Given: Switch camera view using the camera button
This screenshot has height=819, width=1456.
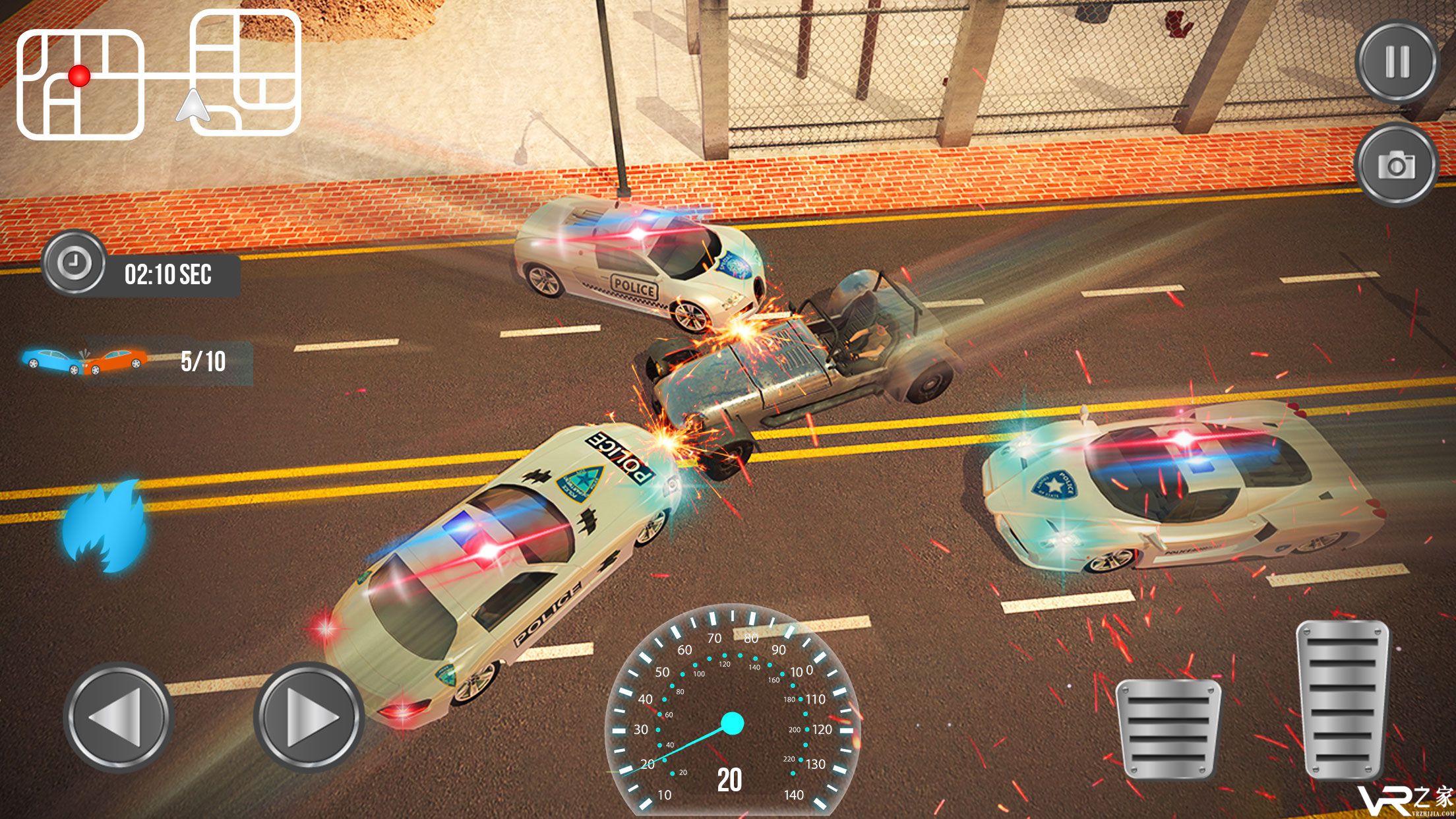Looking at the screenshot, I should tap(1397, 164).
